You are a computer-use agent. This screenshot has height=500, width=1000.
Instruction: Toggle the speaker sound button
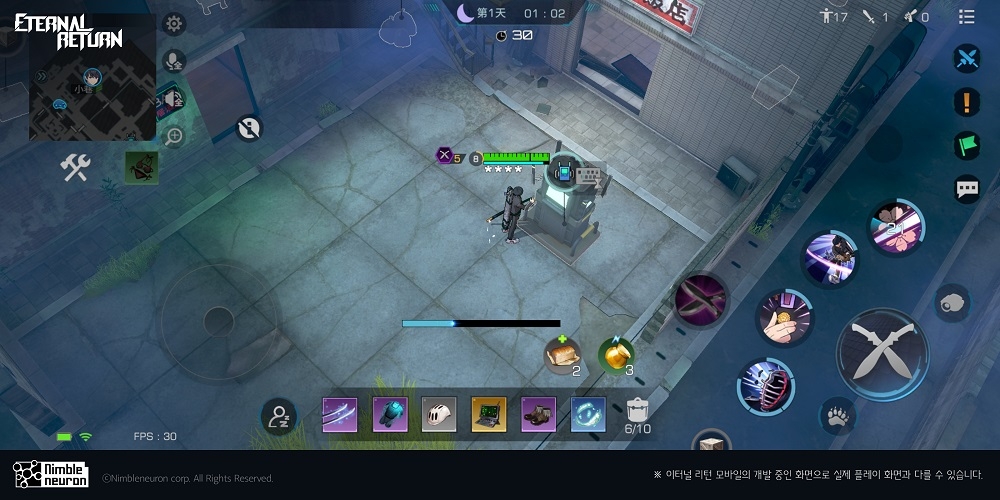coord(174,98)
